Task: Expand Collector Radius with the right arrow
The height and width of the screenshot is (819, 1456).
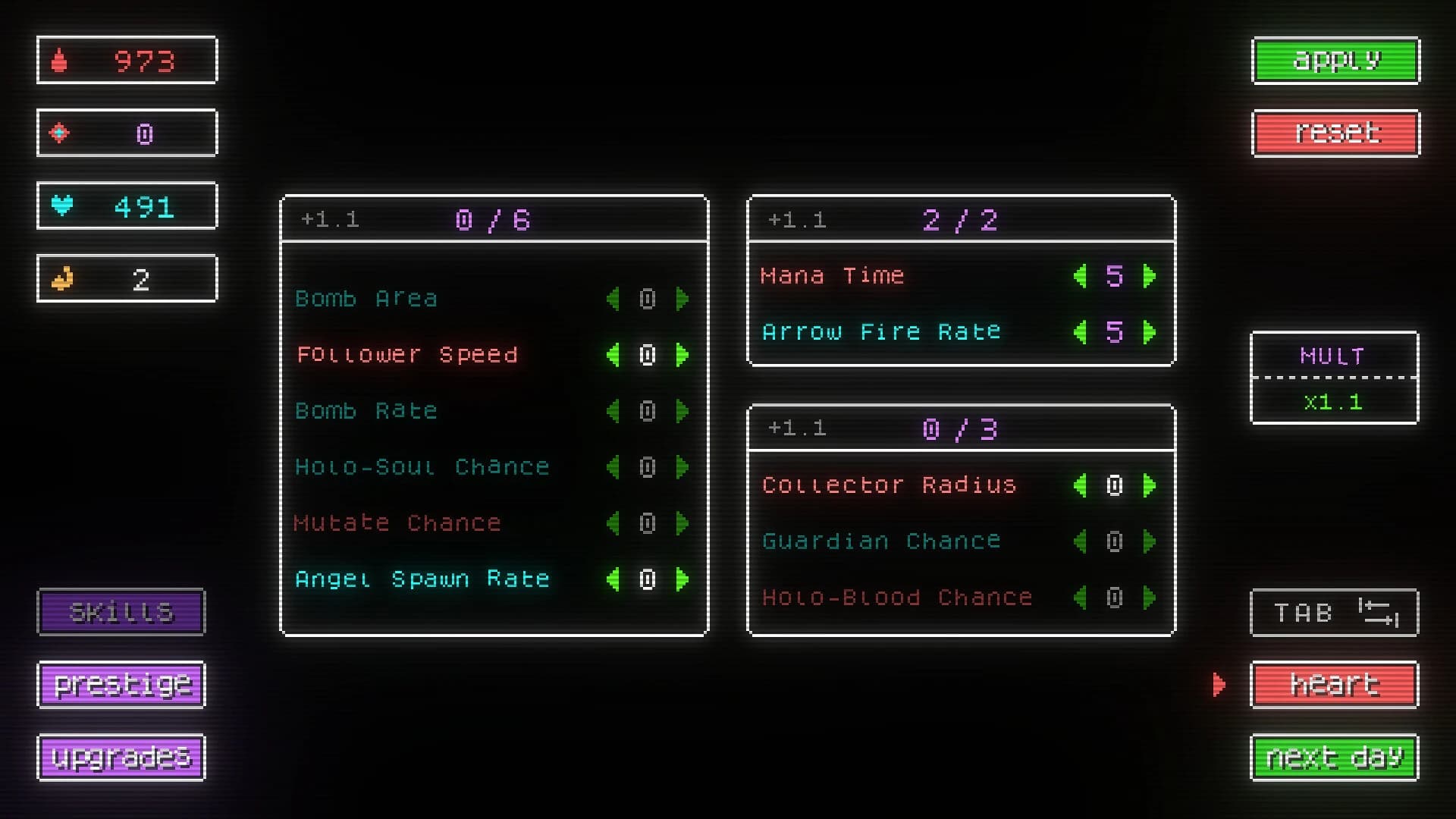Action: [x=1149, y=485]
